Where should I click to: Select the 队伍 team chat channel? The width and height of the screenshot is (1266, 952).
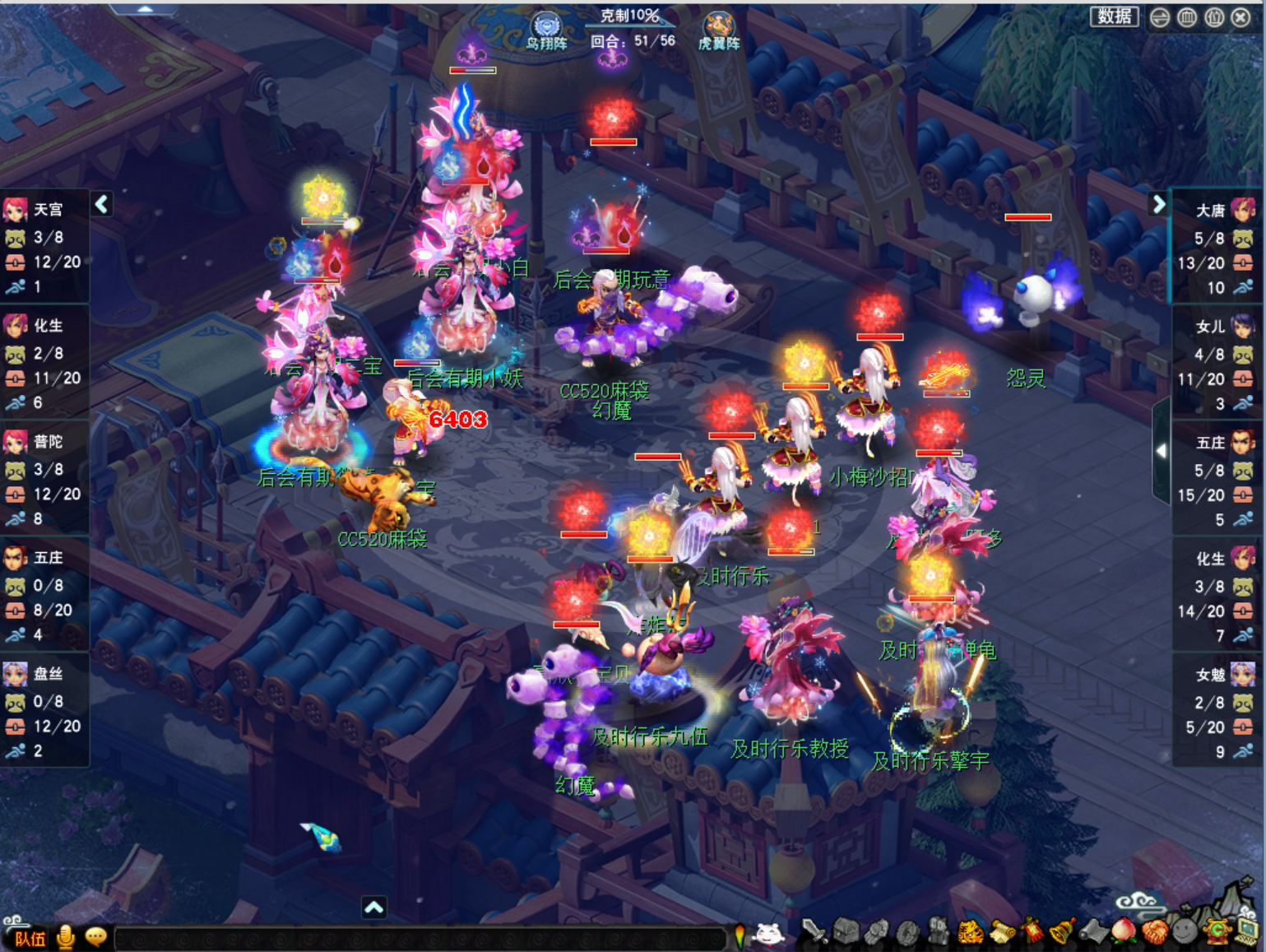pyautogui.click(x=30, y=938)
